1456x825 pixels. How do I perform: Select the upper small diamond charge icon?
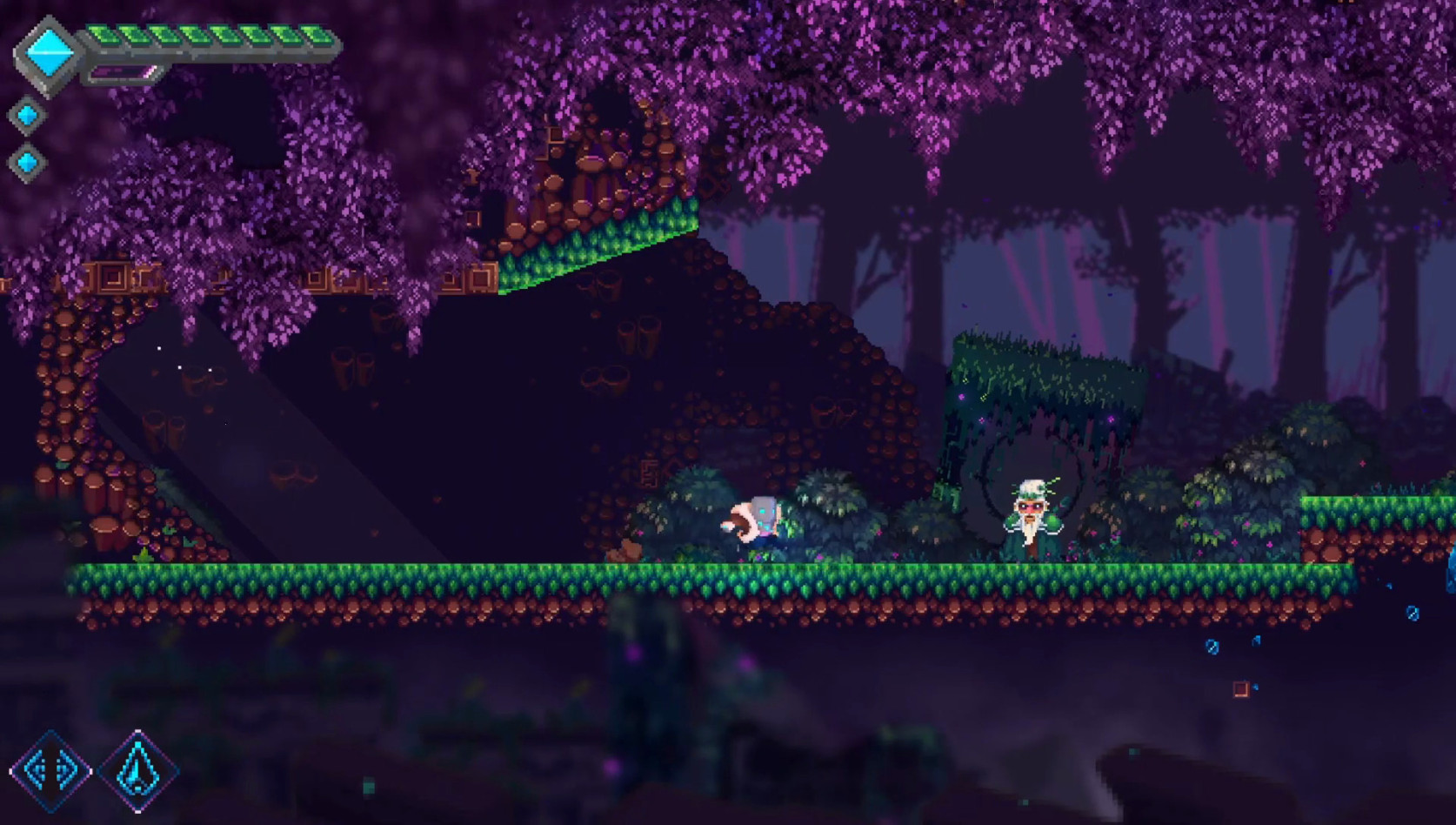pos(26,114)
